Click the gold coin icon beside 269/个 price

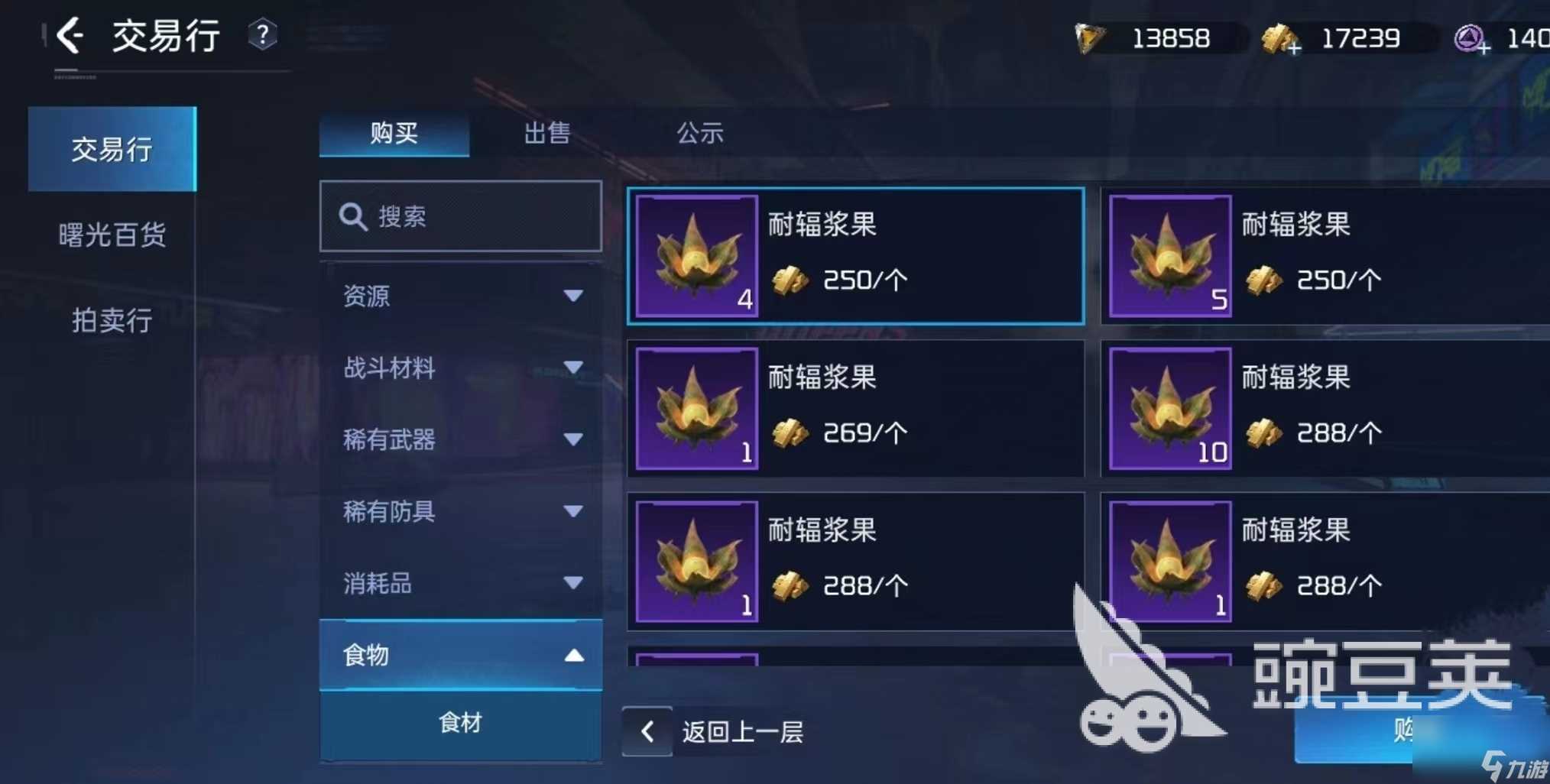tap(792, 434)
